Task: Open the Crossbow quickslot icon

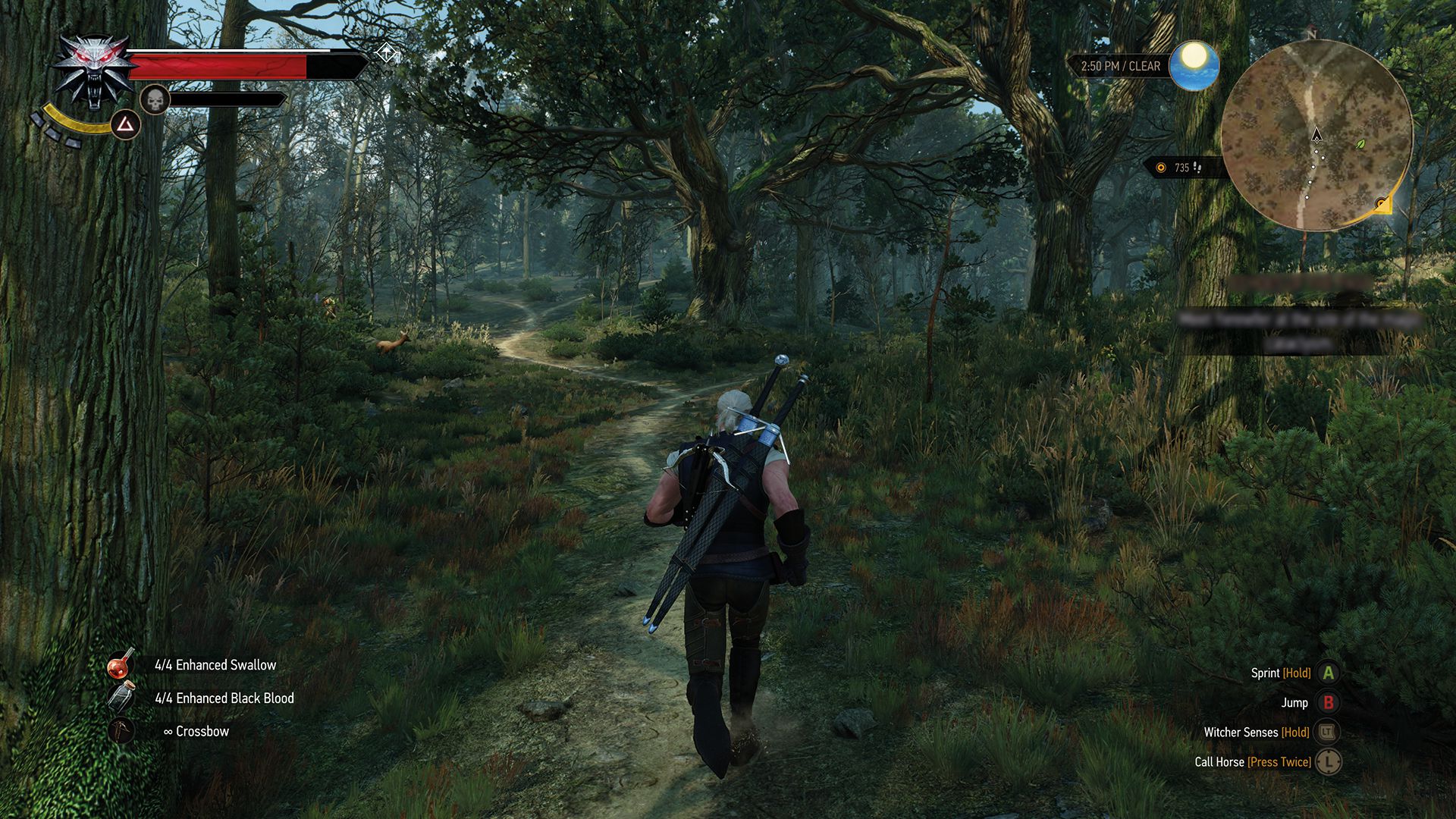Action: coord(121,732)
